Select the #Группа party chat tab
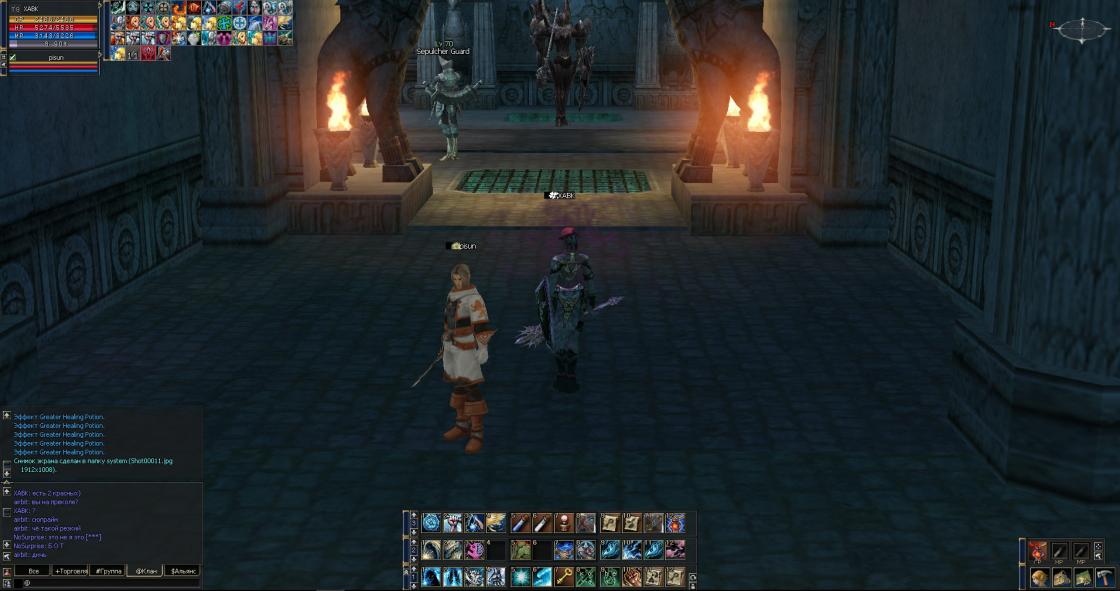This screenshot has width=1120, height=591. coord(107,571)
